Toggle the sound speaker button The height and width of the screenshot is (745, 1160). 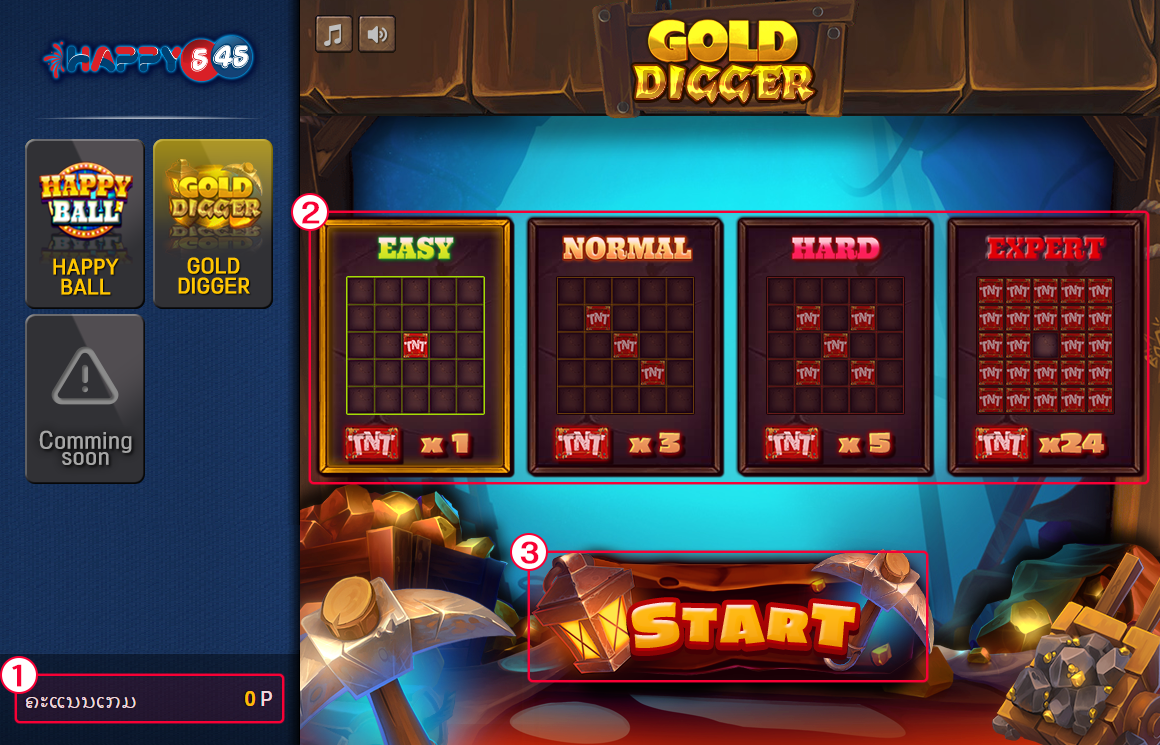pos(377,34)
